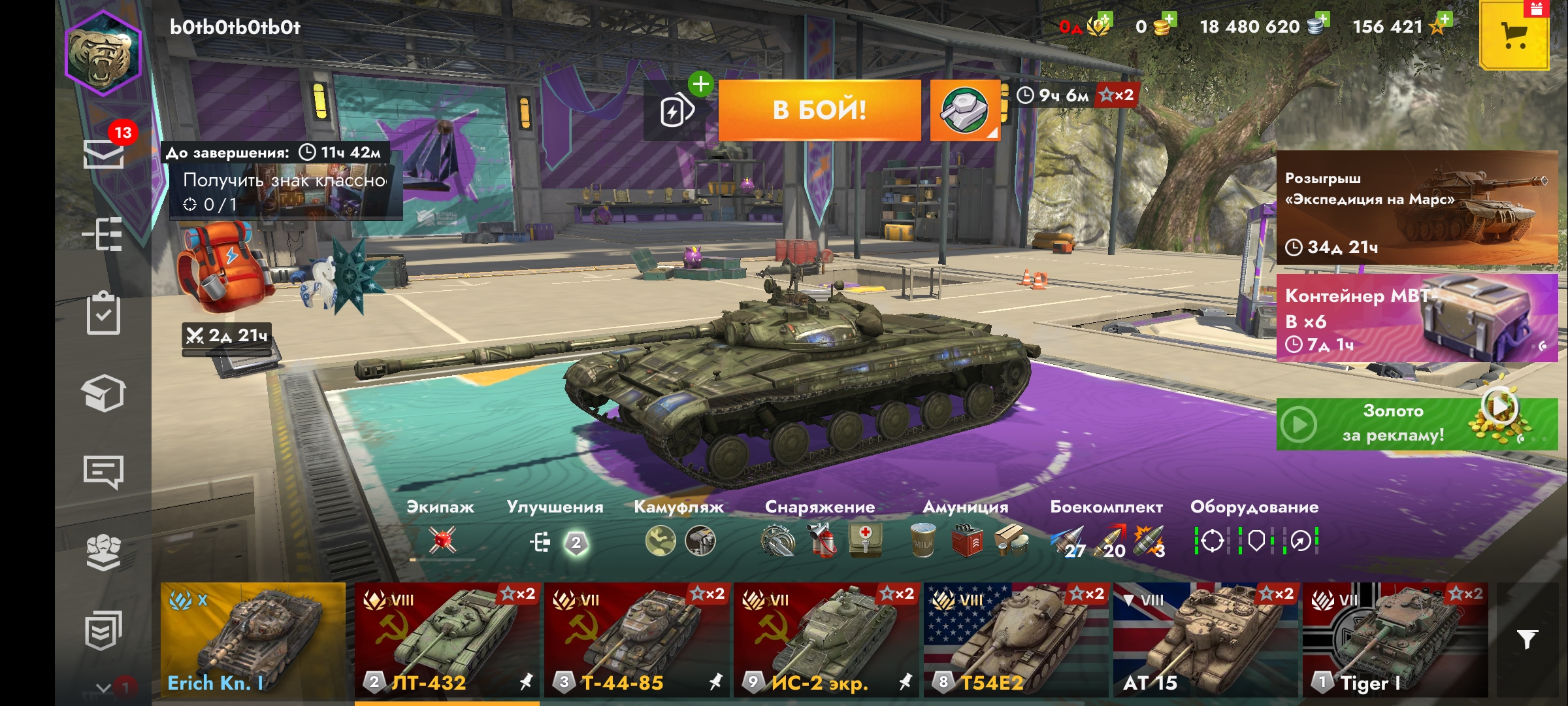Screen dimensions: 1568x706
Task: Open the tech tree icon in sidebar
Action: [103, 233]
